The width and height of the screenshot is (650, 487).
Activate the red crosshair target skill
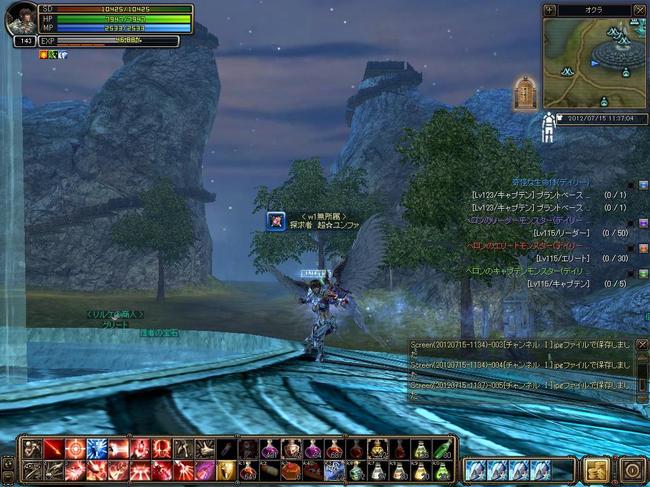click(x=75, y=449)
